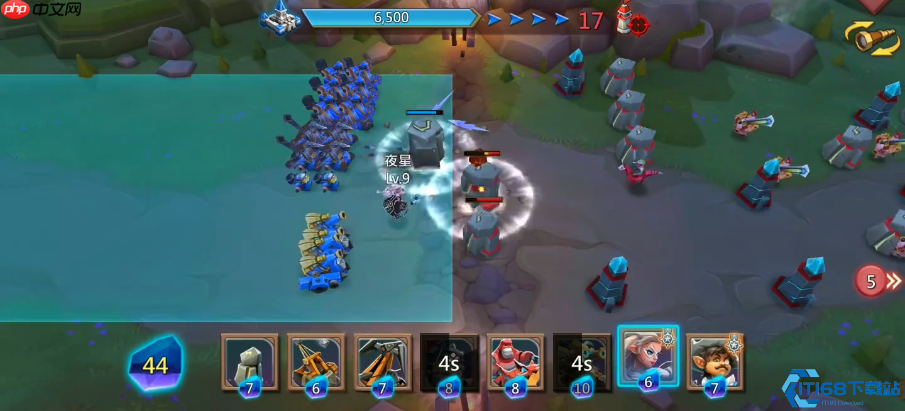Select the red armored robot unit card
This screenshot has height=411, width=905.
pyautogui.click(x=515, y=362)
